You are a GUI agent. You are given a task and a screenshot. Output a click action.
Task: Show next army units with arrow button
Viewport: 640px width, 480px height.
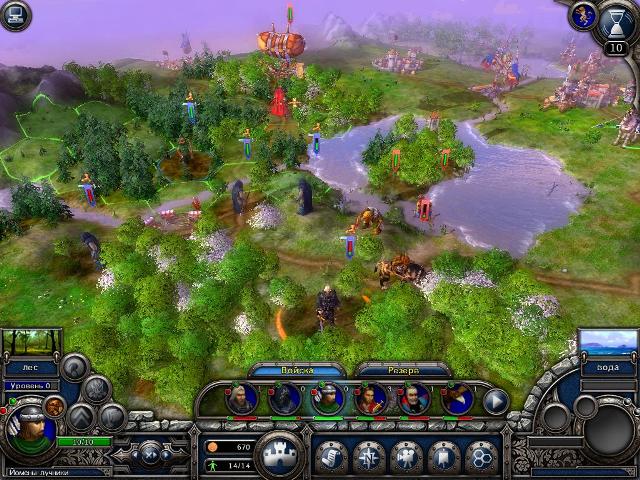[x=496, y=400]
